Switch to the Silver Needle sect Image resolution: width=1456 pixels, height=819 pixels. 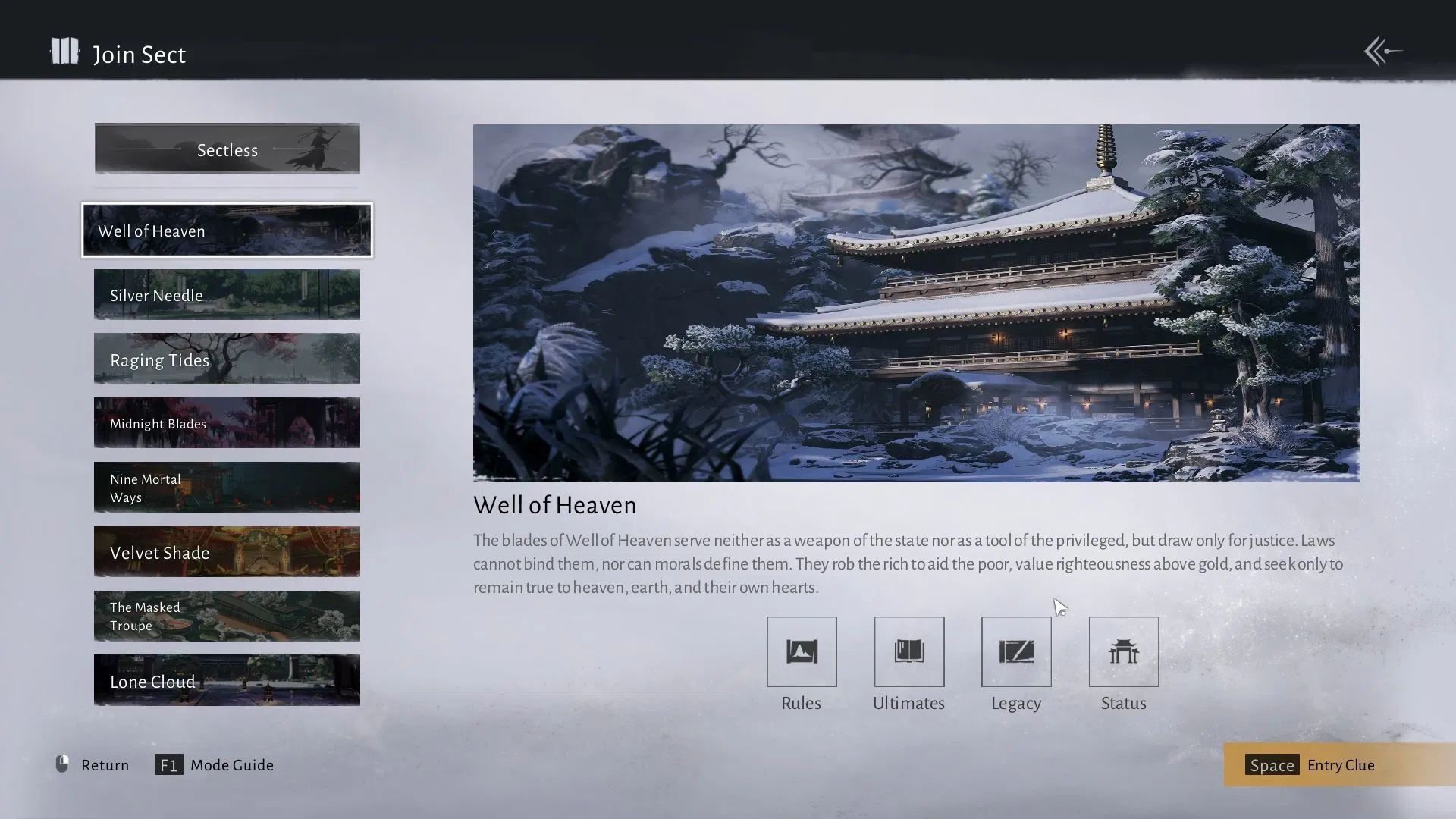click(x=227, y=295)
